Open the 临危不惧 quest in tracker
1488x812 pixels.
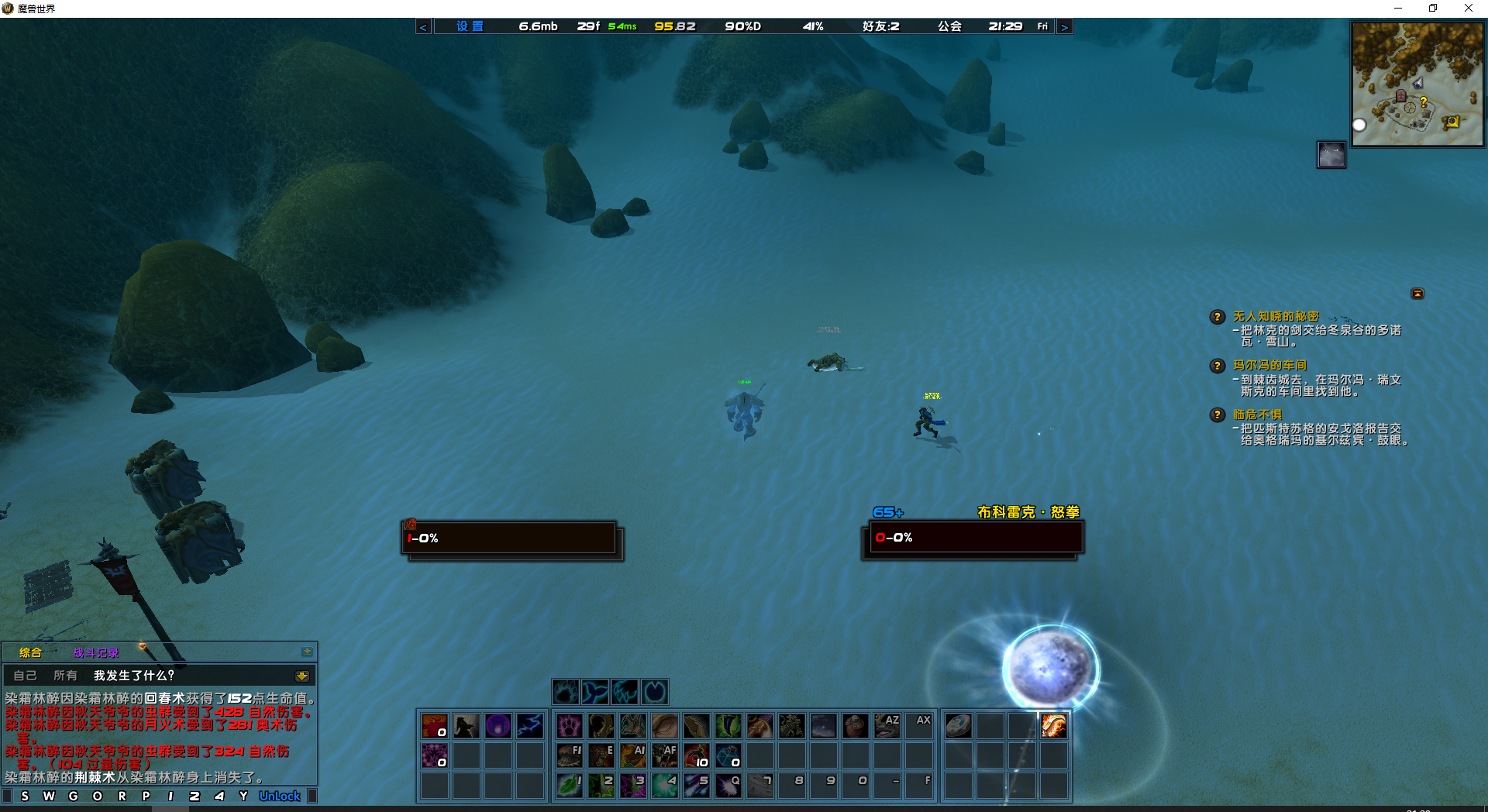pos(1256,415)
